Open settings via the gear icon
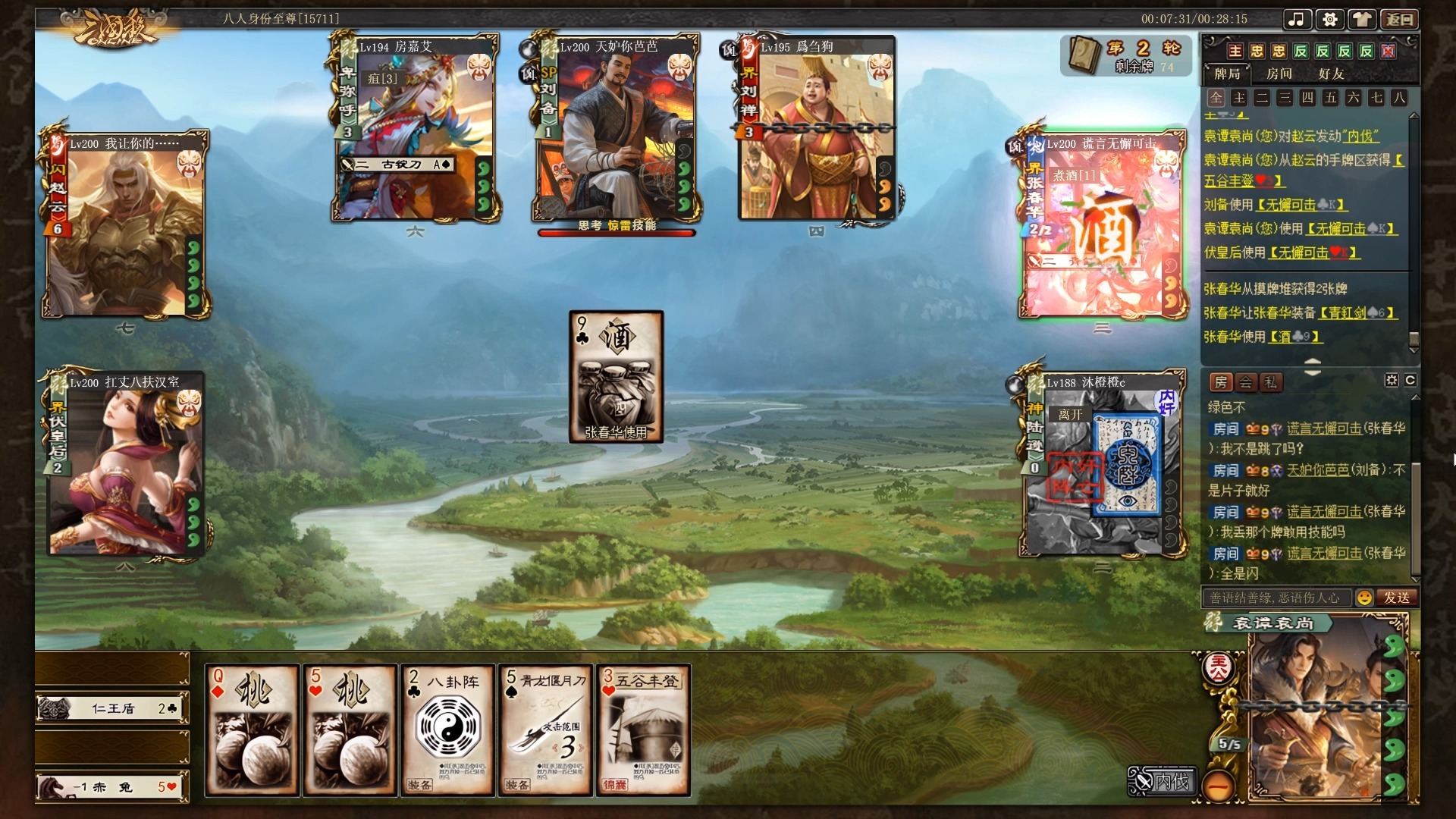This screenshot has height=819, width=1456. (1329, 20)
